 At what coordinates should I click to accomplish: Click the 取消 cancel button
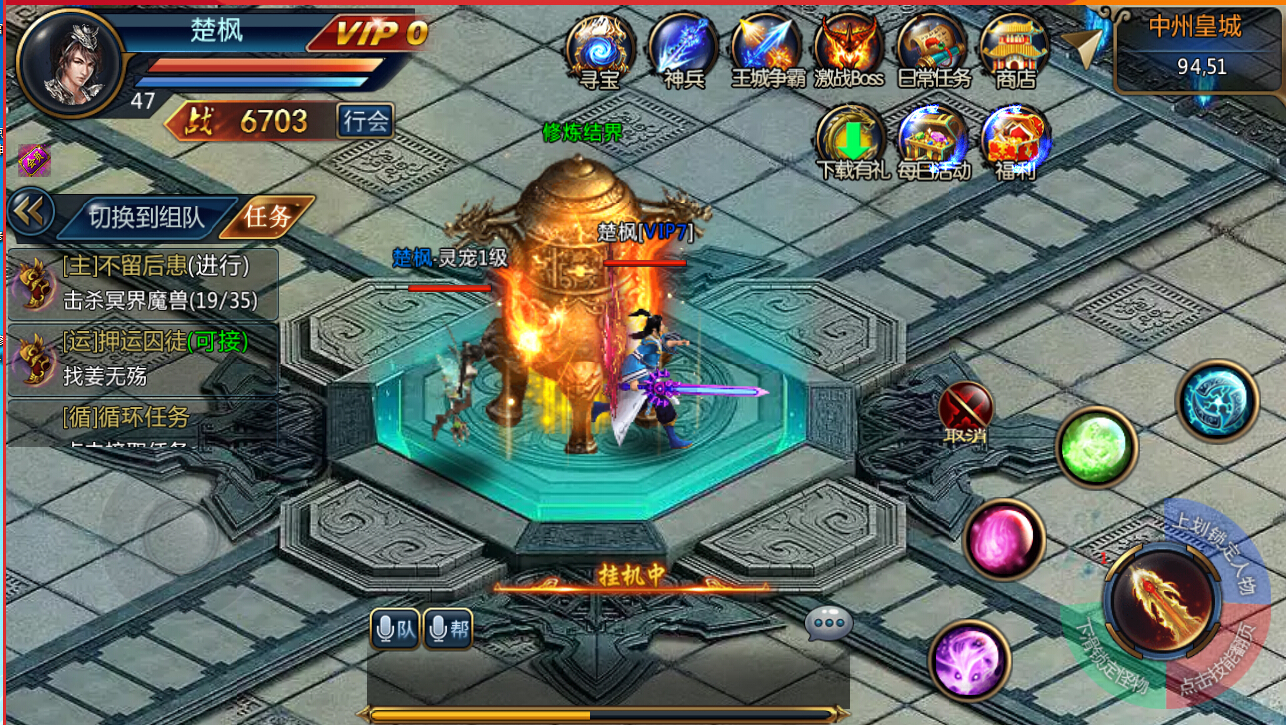pyautogui.click(x=966, y=412)
